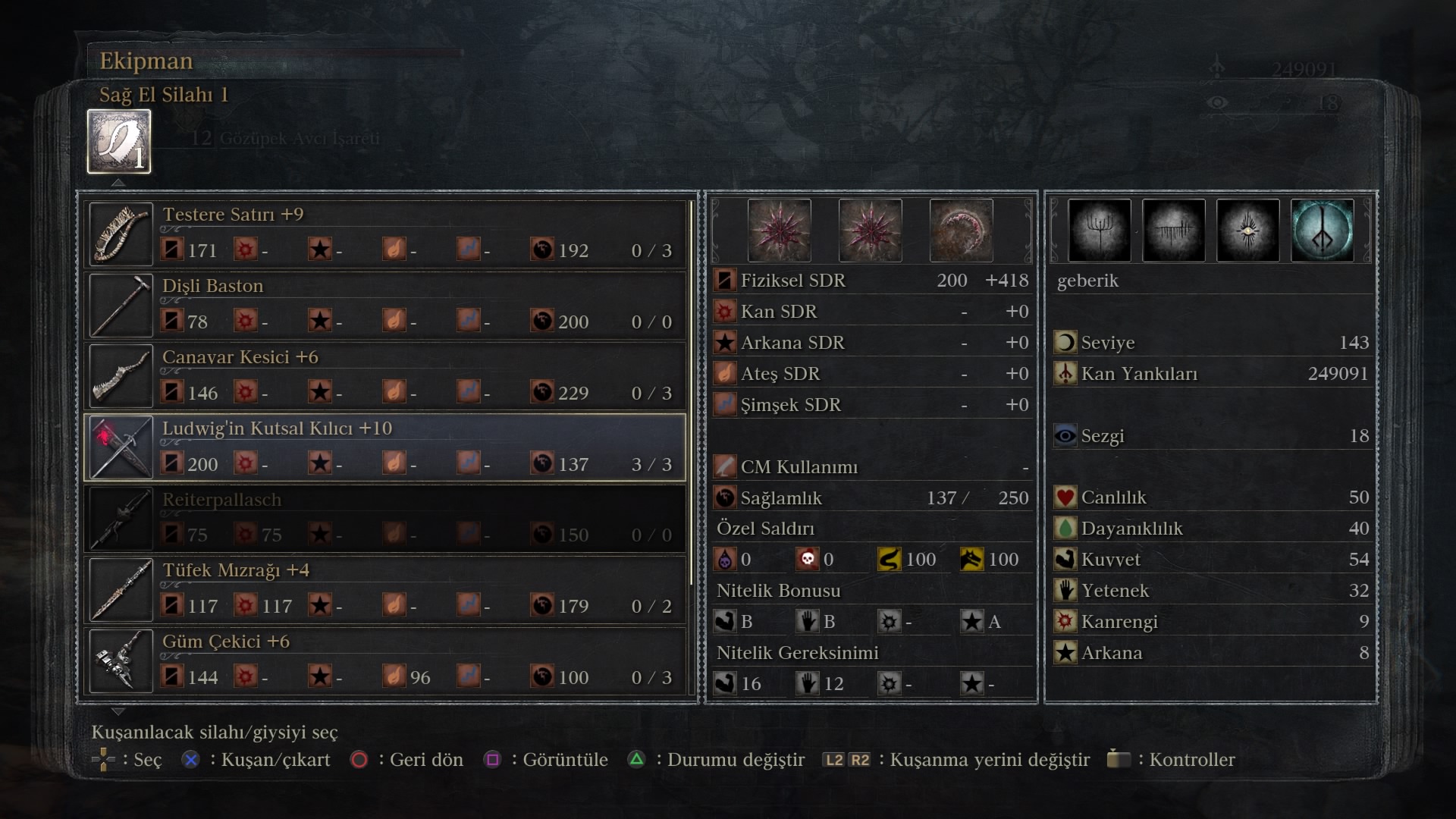Select the Testere Satırı +9 weapon row
The image size is (1456, 819).
click(385, 234)
